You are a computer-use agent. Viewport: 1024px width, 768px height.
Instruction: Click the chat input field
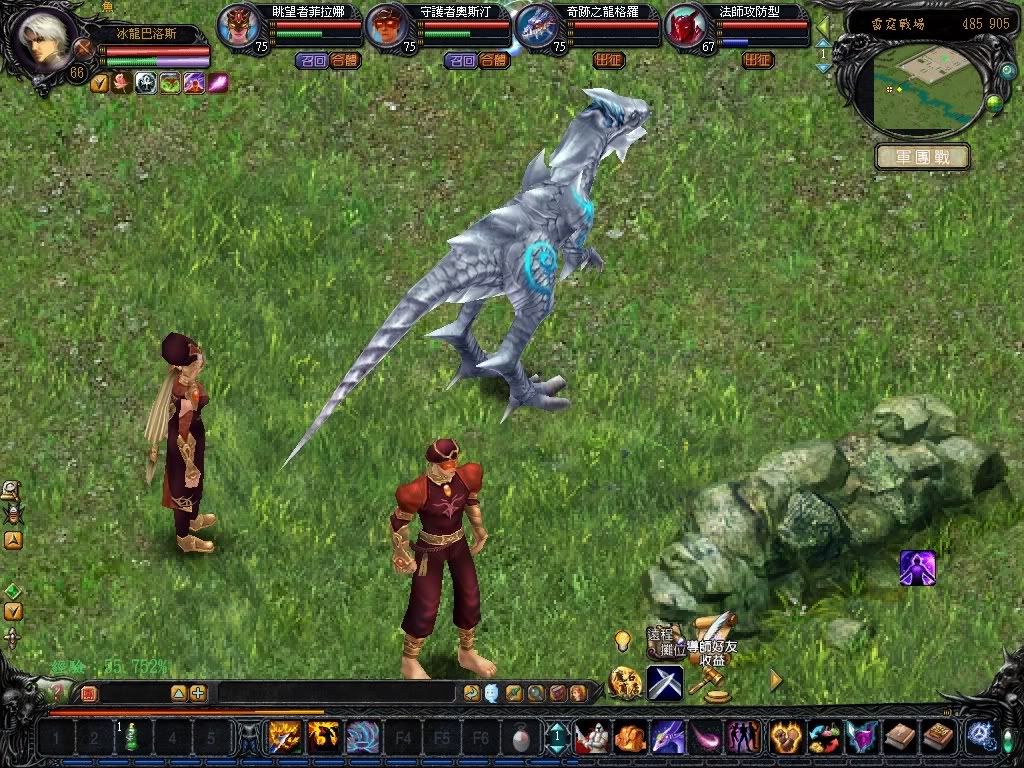click(322, 692)
